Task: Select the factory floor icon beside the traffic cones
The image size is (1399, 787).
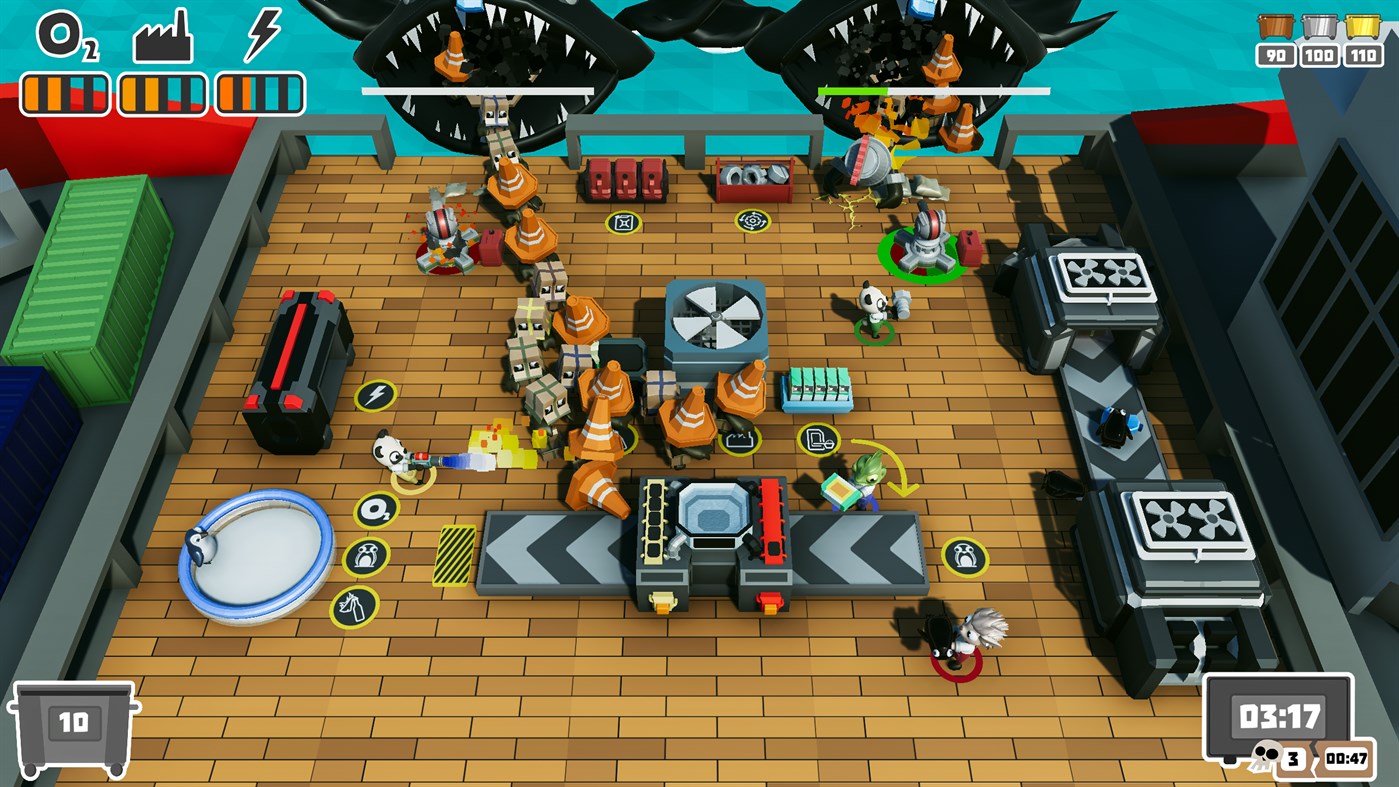Action: point(739,440)
